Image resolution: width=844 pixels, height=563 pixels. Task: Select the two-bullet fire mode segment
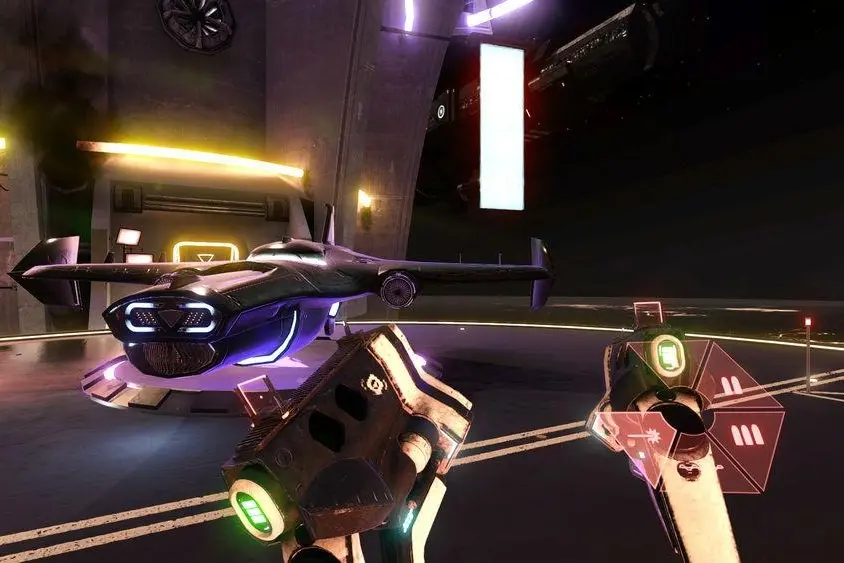(732, 385)
